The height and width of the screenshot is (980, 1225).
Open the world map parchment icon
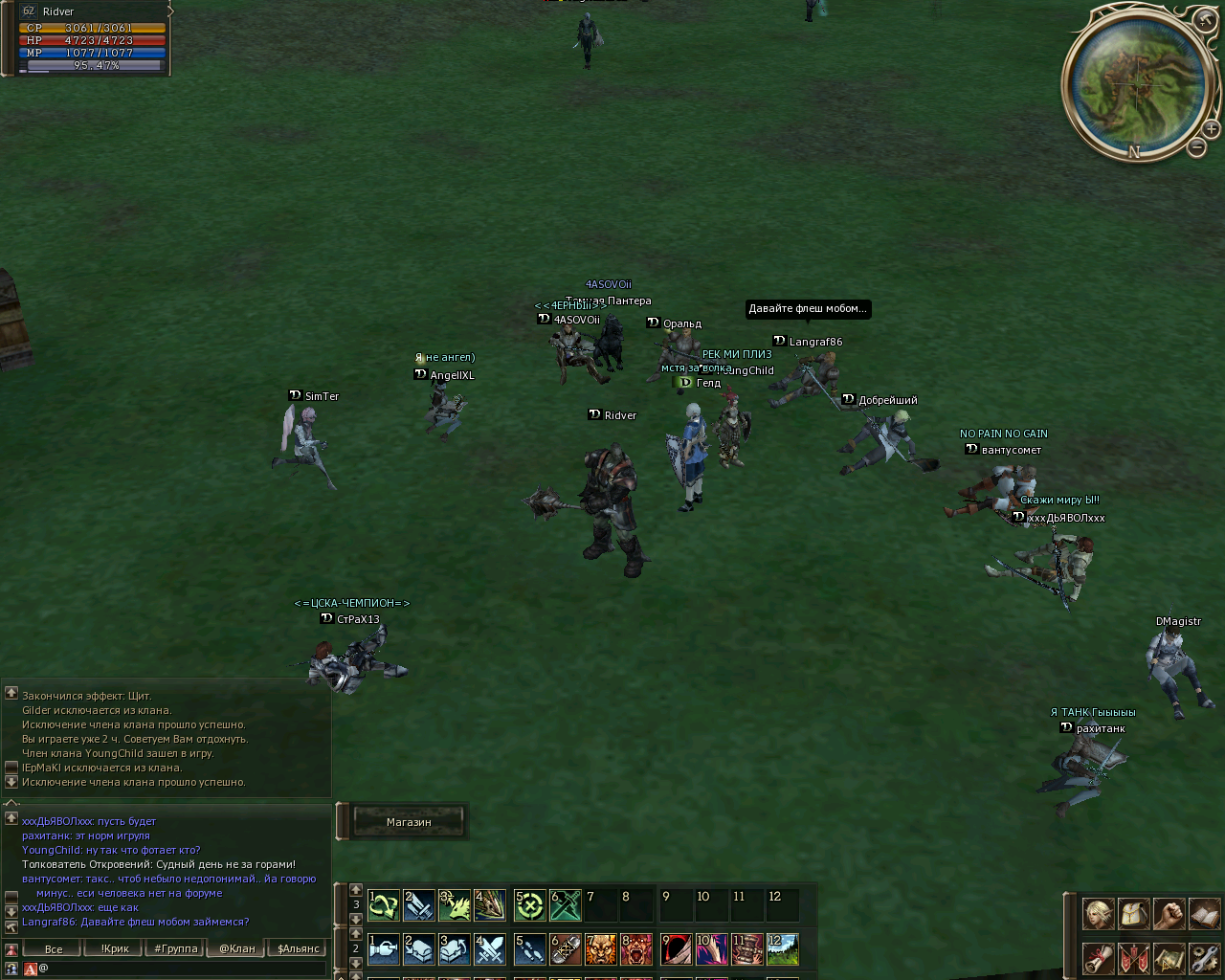1169,957
